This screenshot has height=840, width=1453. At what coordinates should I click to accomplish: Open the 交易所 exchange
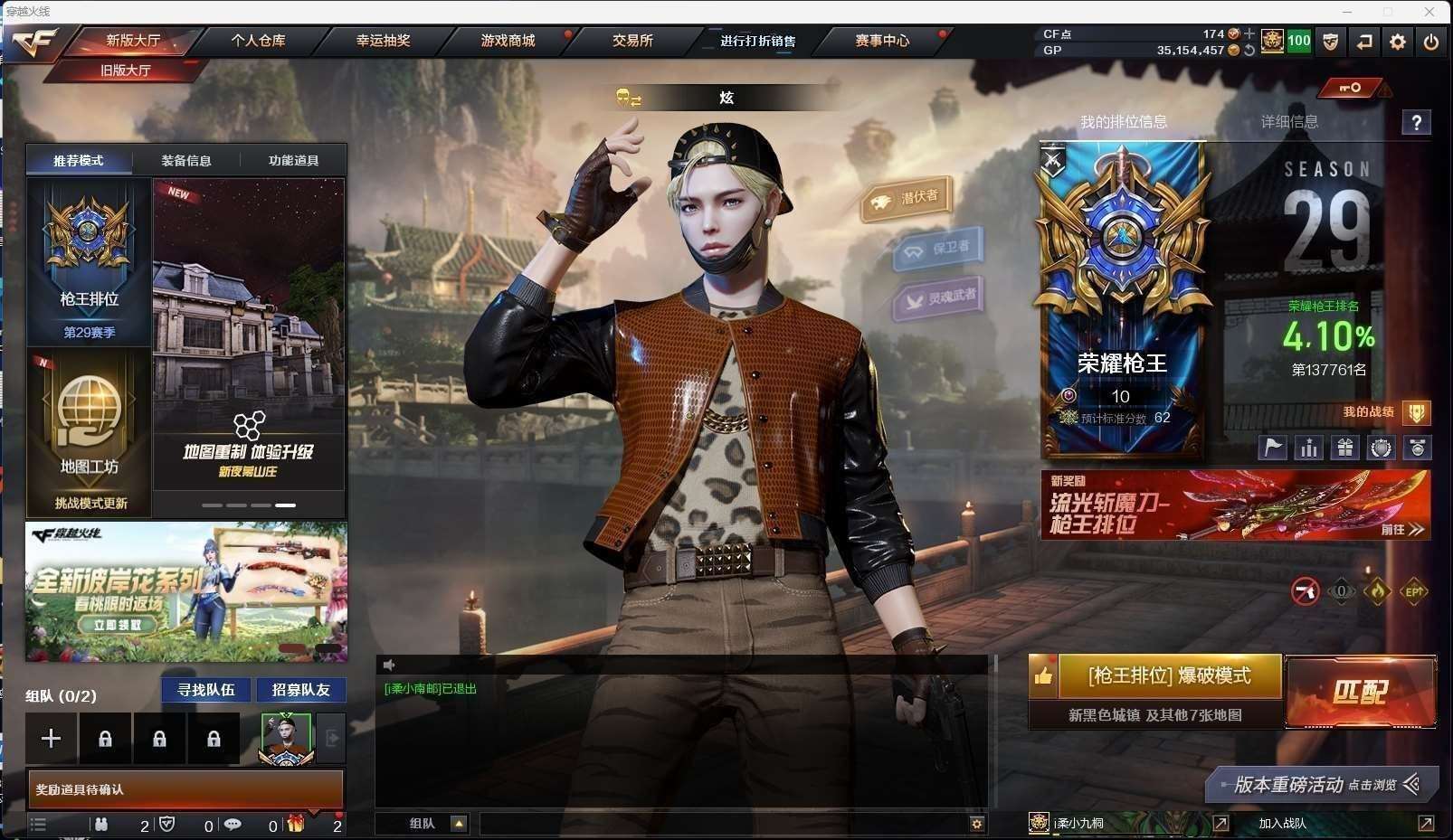tap(632, 41)
